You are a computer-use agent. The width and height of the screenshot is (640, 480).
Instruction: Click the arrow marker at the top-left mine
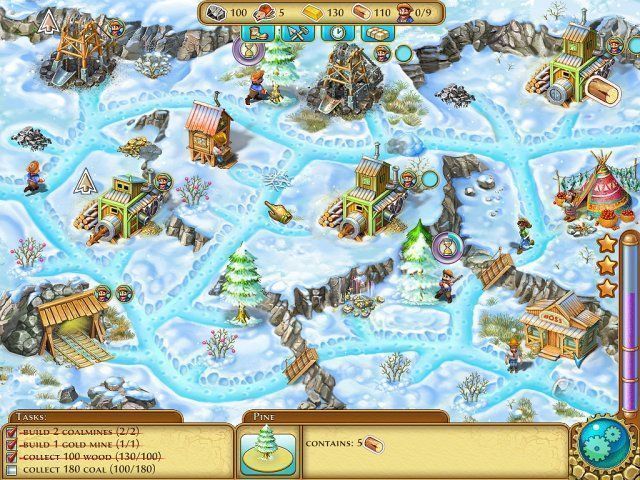pos(46,22)
